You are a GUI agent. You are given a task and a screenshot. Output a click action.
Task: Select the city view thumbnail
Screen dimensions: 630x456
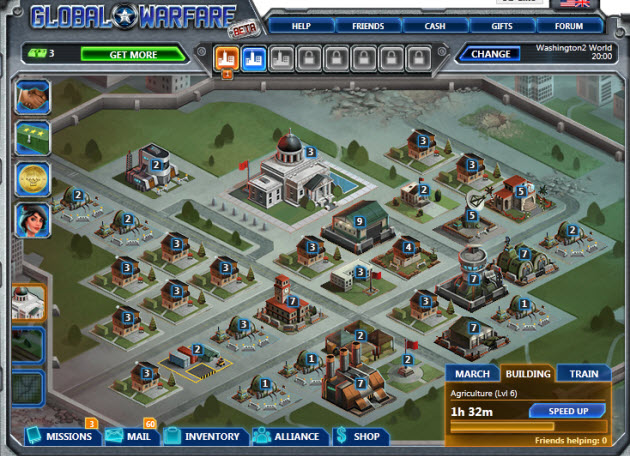click(x=28, y=304)
